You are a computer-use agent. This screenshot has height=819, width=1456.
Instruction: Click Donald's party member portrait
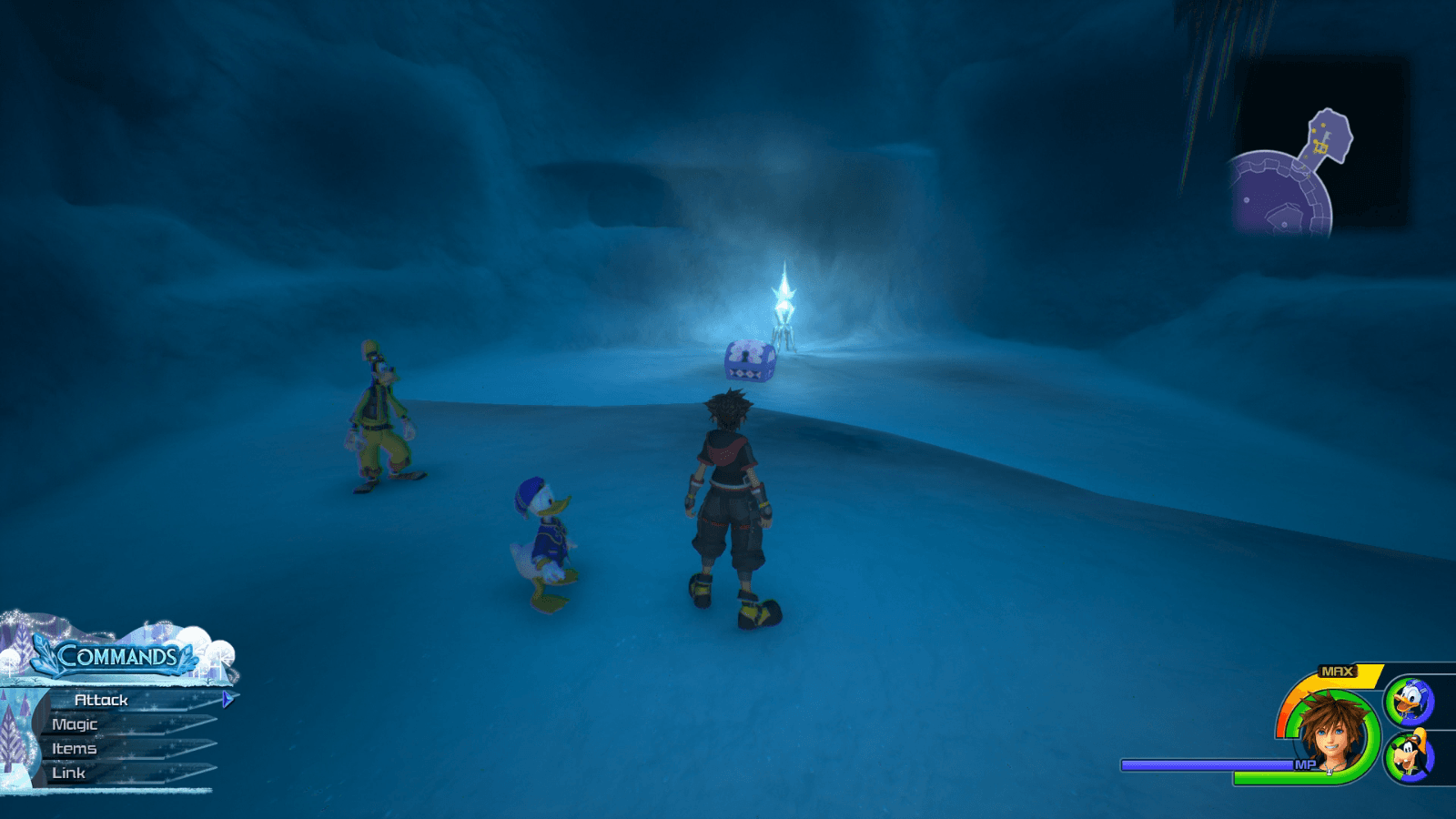pos(1410,701)
